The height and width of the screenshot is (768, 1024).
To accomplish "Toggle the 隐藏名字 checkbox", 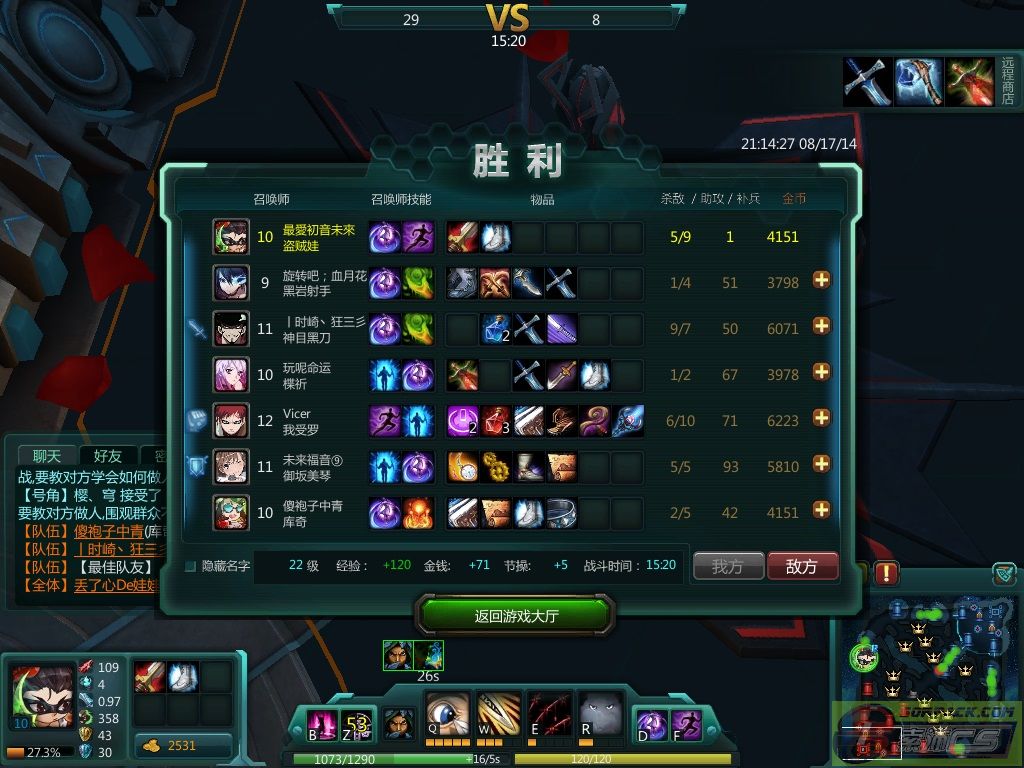I will coord(190,566).
